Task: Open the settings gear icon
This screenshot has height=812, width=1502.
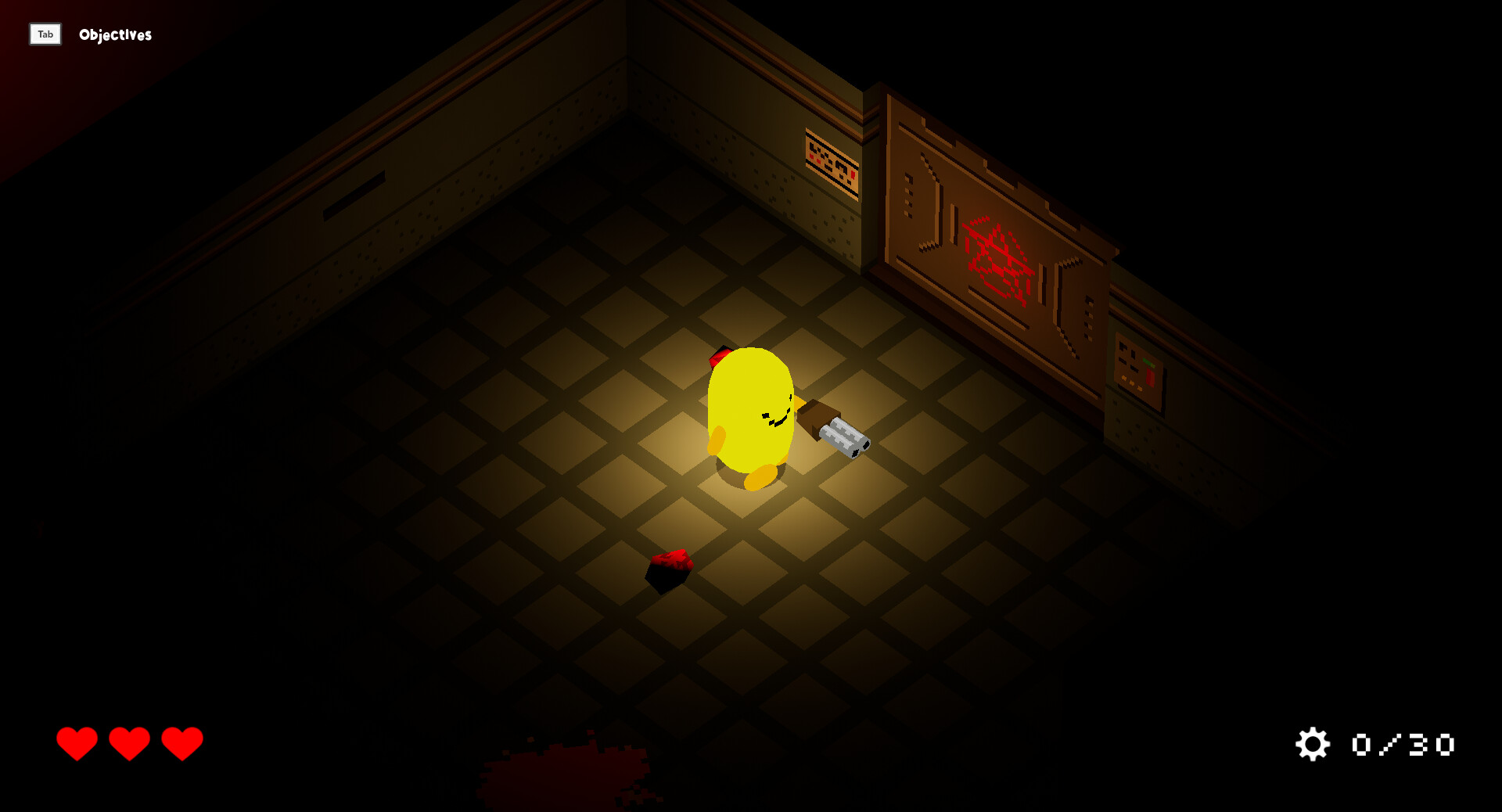Action: 1313,745
